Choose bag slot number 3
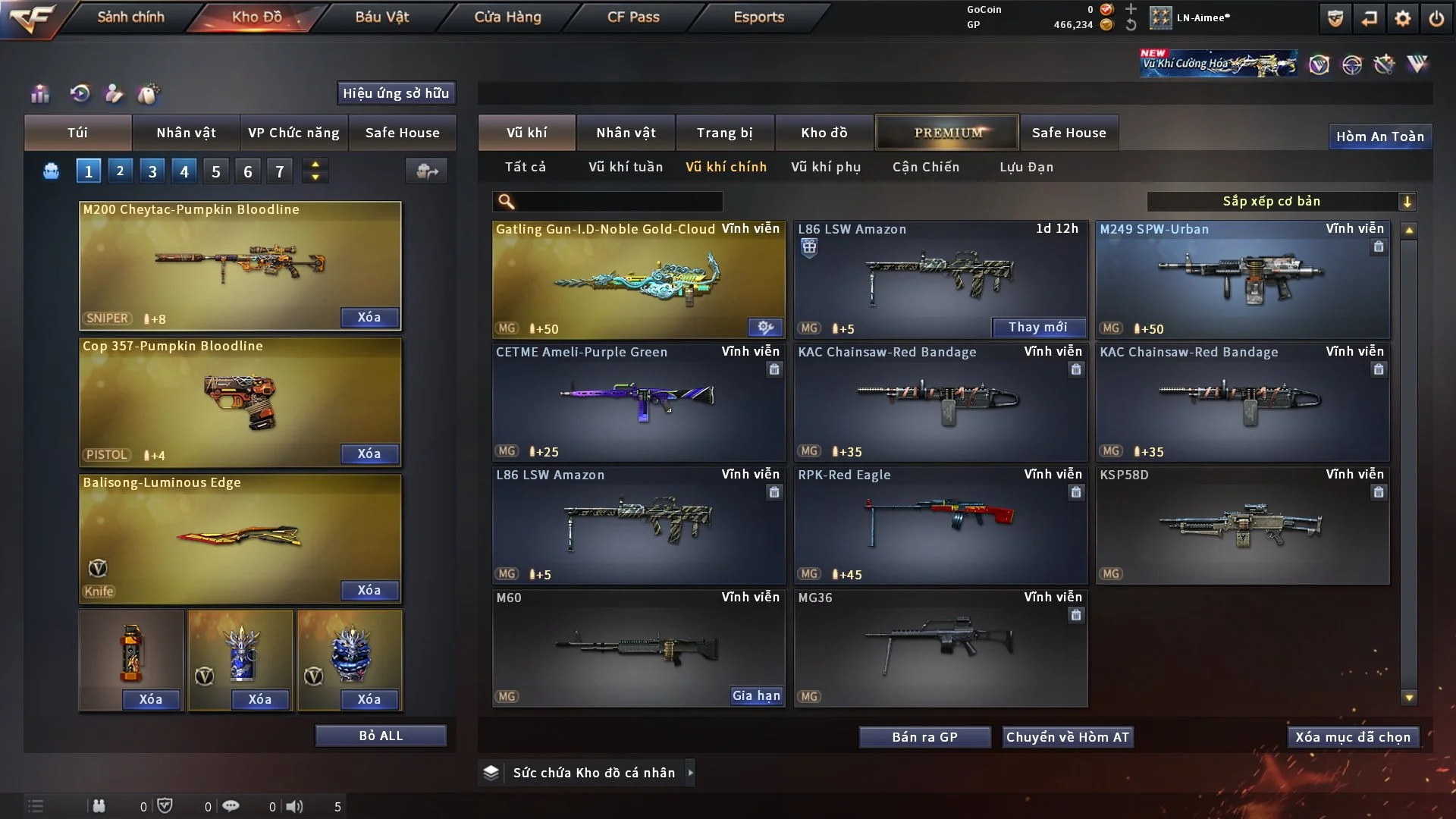 point(152,171)
